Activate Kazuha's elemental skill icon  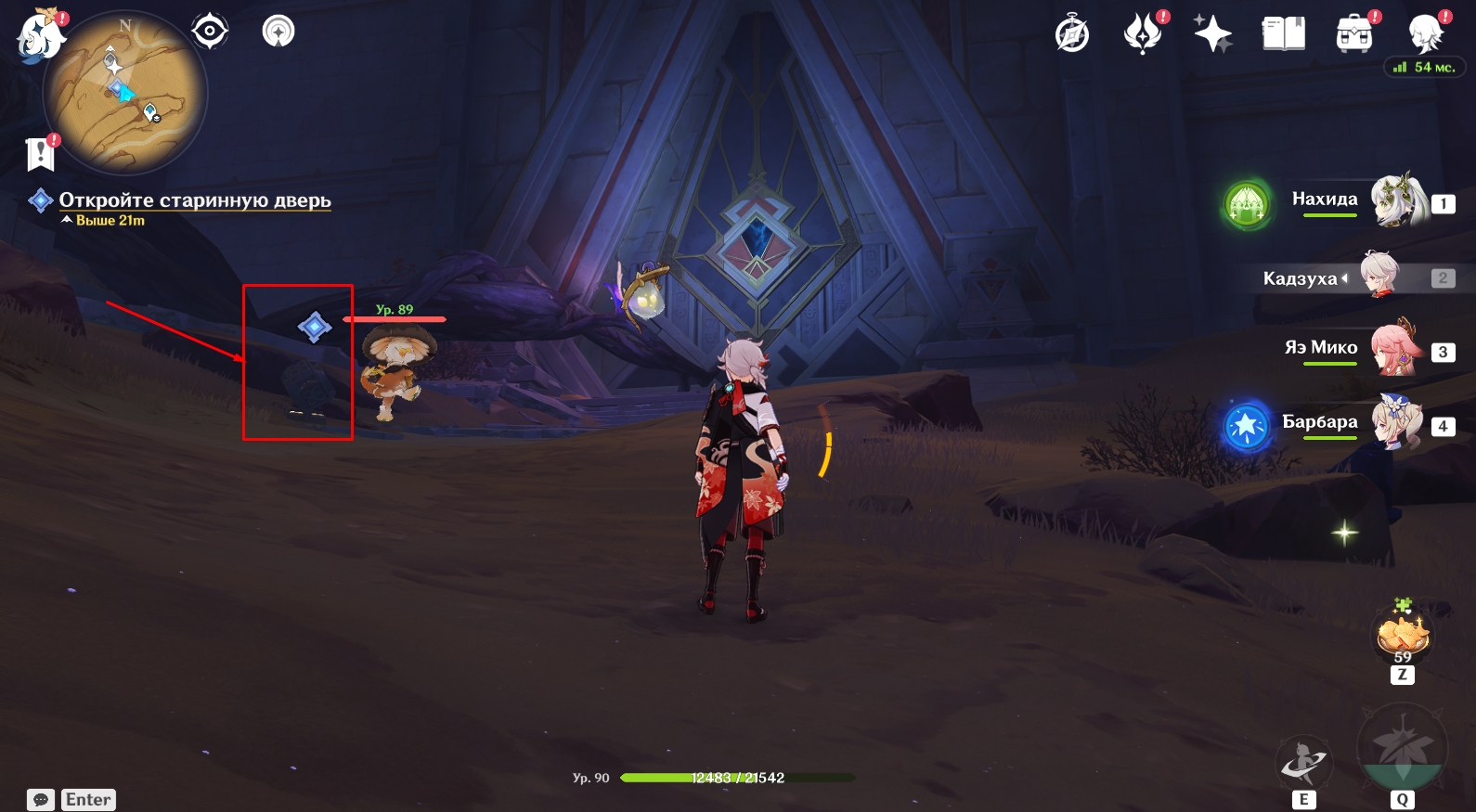click(x=1303, y=761)
